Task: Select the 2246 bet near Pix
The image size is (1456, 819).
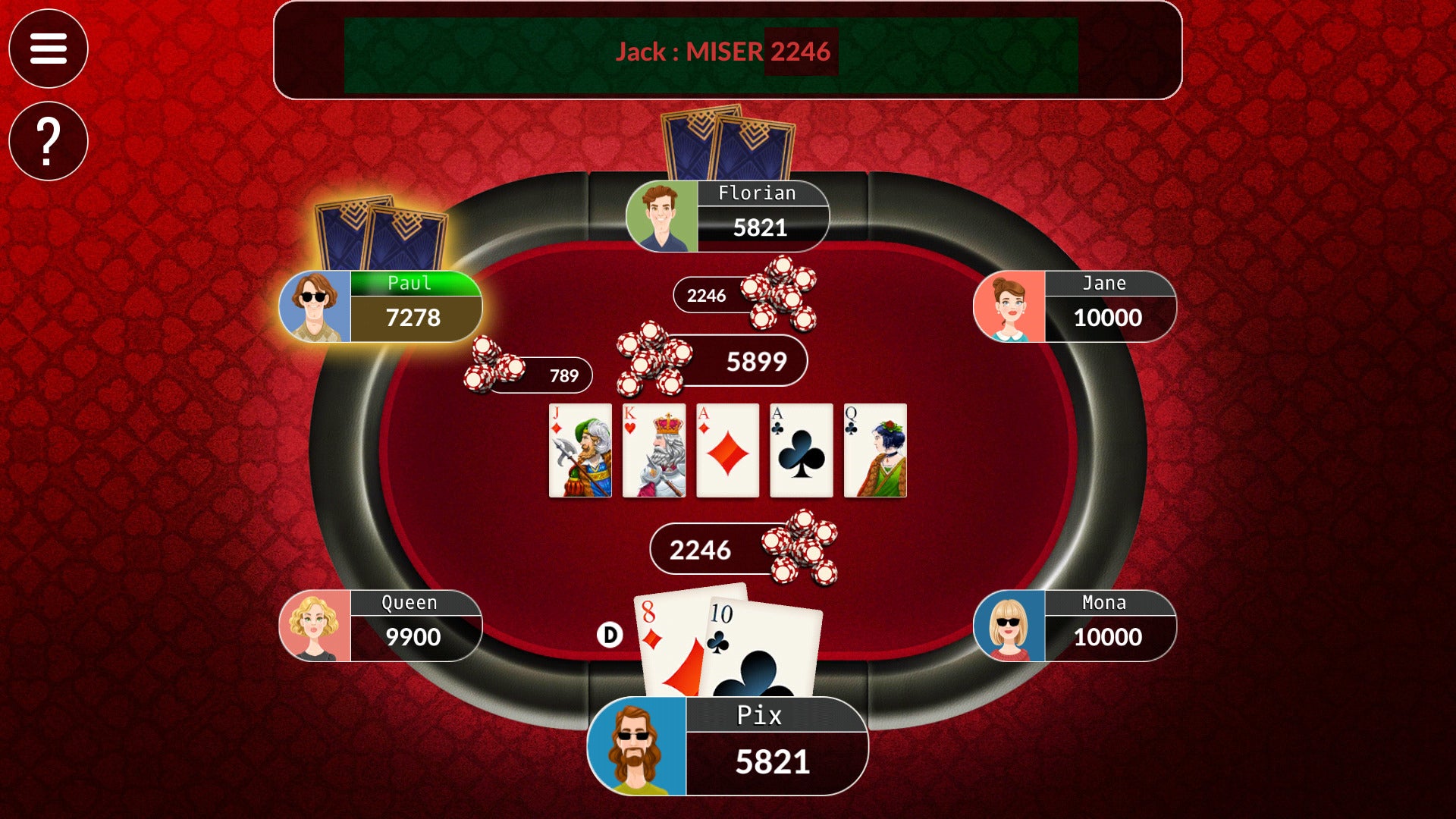Action: [x=702, y=548]
